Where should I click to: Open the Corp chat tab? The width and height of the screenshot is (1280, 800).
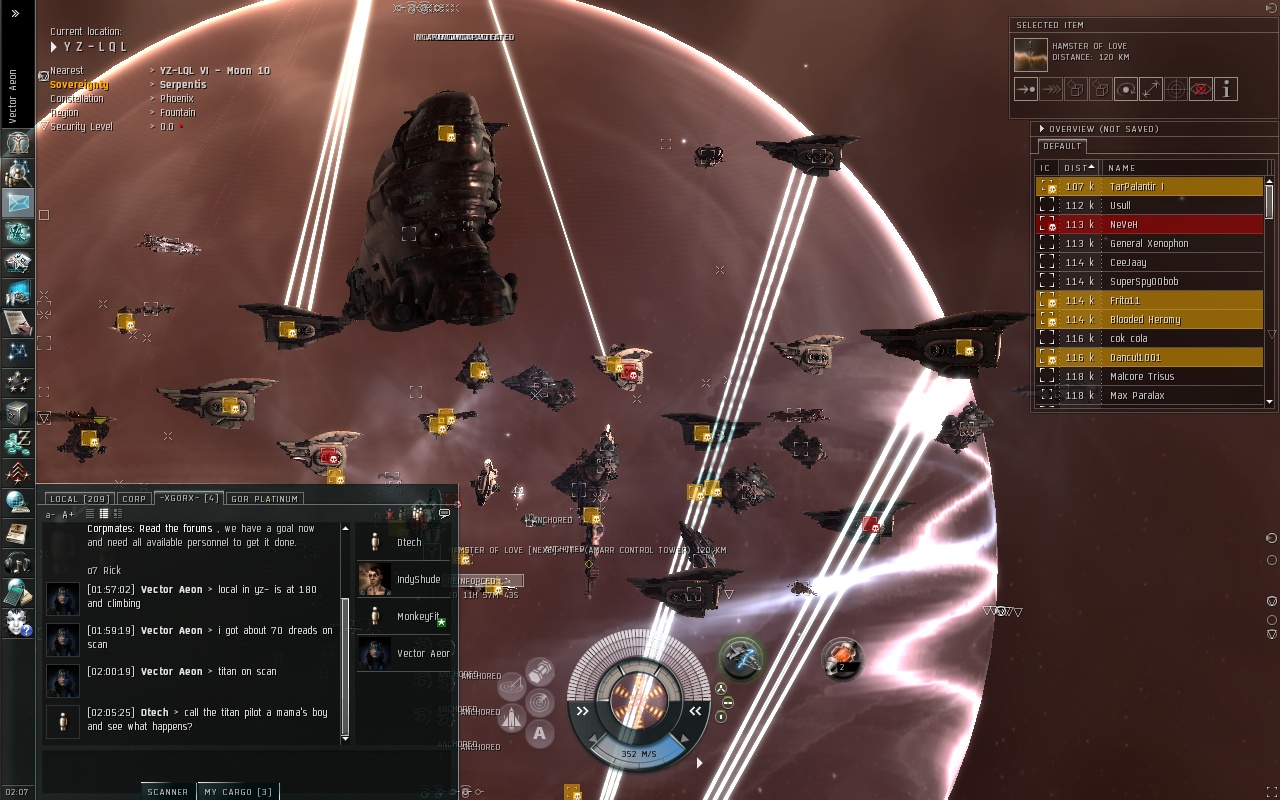(133, 498)
